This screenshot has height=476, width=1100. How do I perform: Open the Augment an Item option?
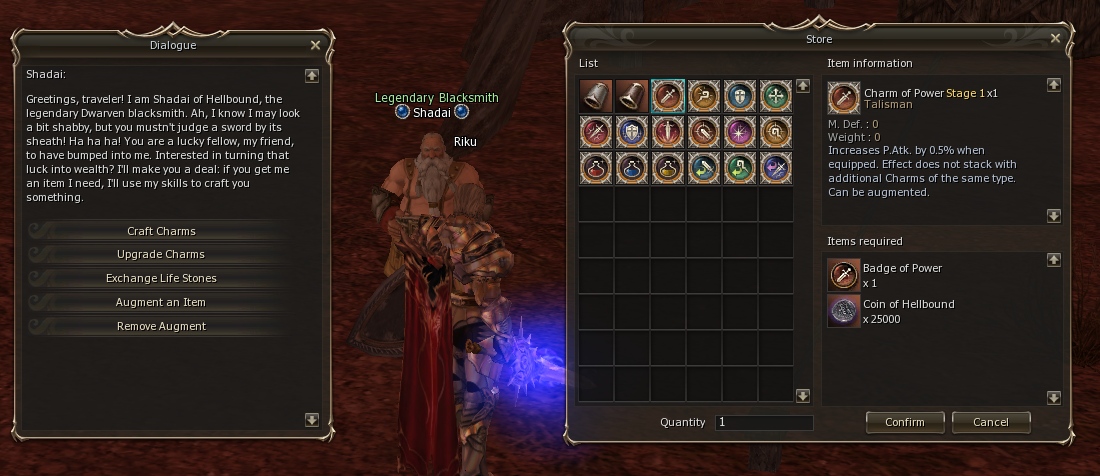[x=161, y=302]
